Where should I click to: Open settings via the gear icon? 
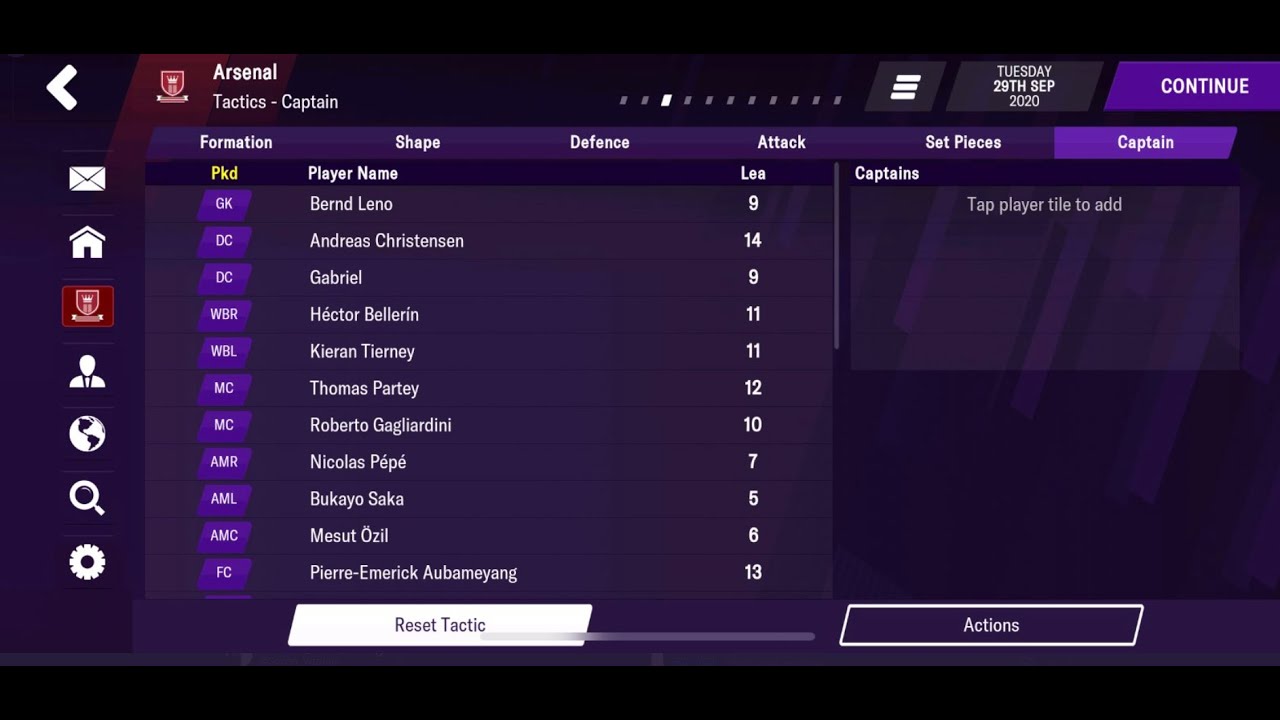(x=87, y=562)
